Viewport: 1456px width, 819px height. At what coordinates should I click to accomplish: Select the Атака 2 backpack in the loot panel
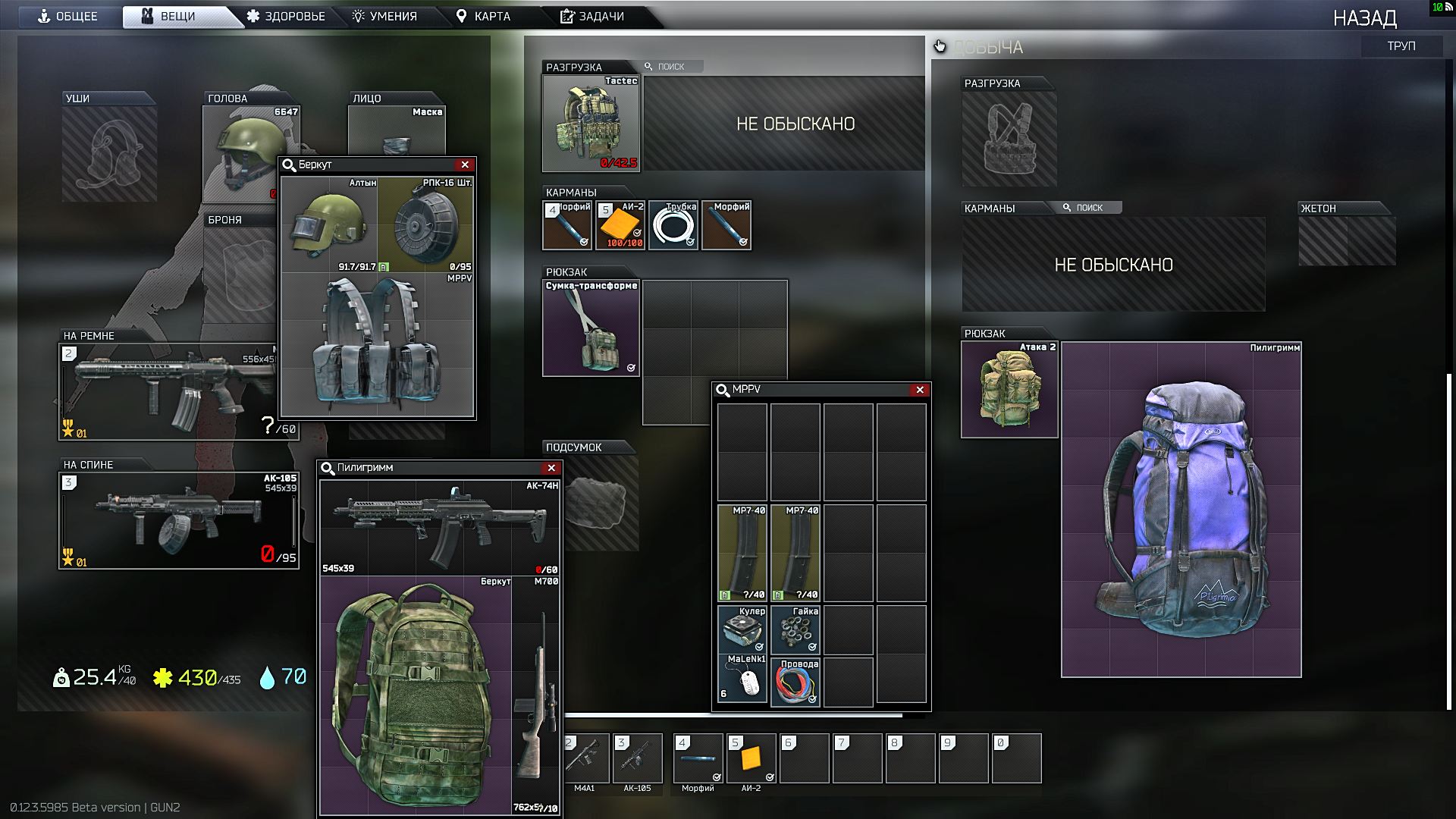click(x=1009, y=389)
